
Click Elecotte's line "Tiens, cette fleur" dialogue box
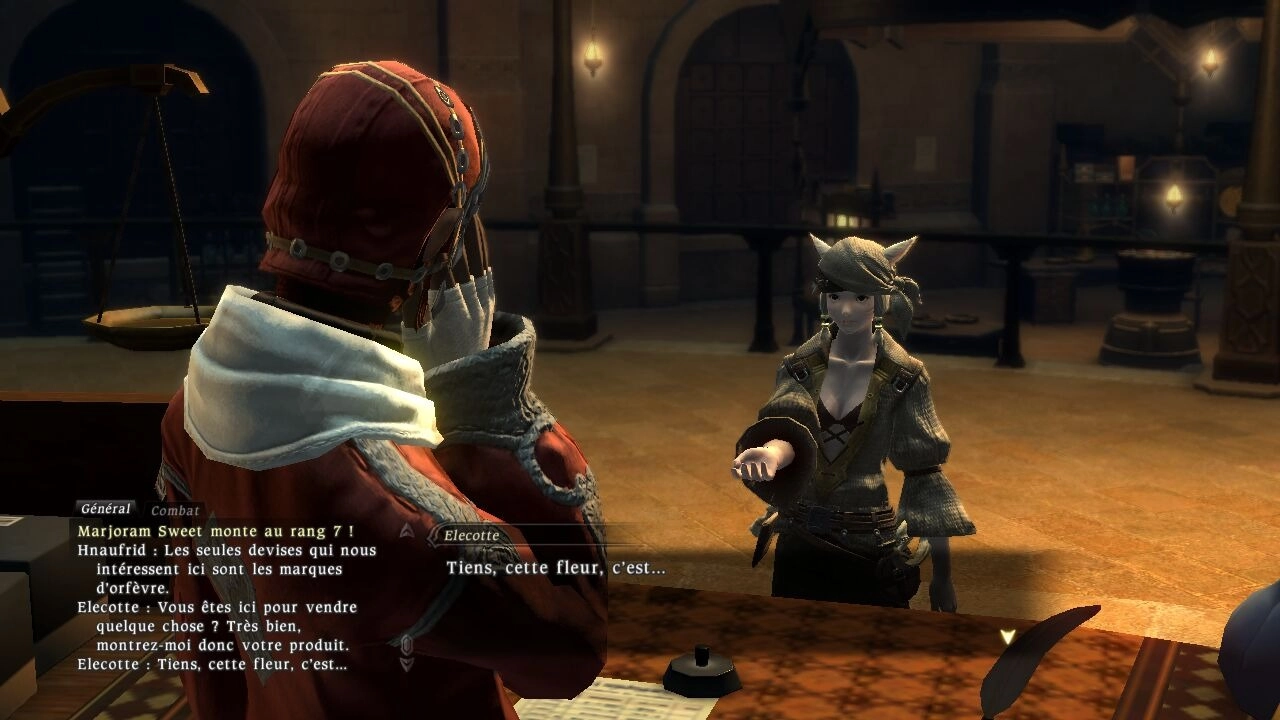(x=555, y=568)
